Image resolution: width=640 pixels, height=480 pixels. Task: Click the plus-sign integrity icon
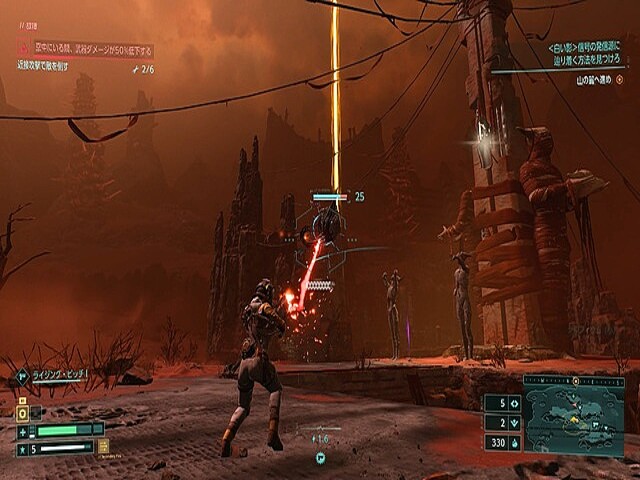point(22,431)
